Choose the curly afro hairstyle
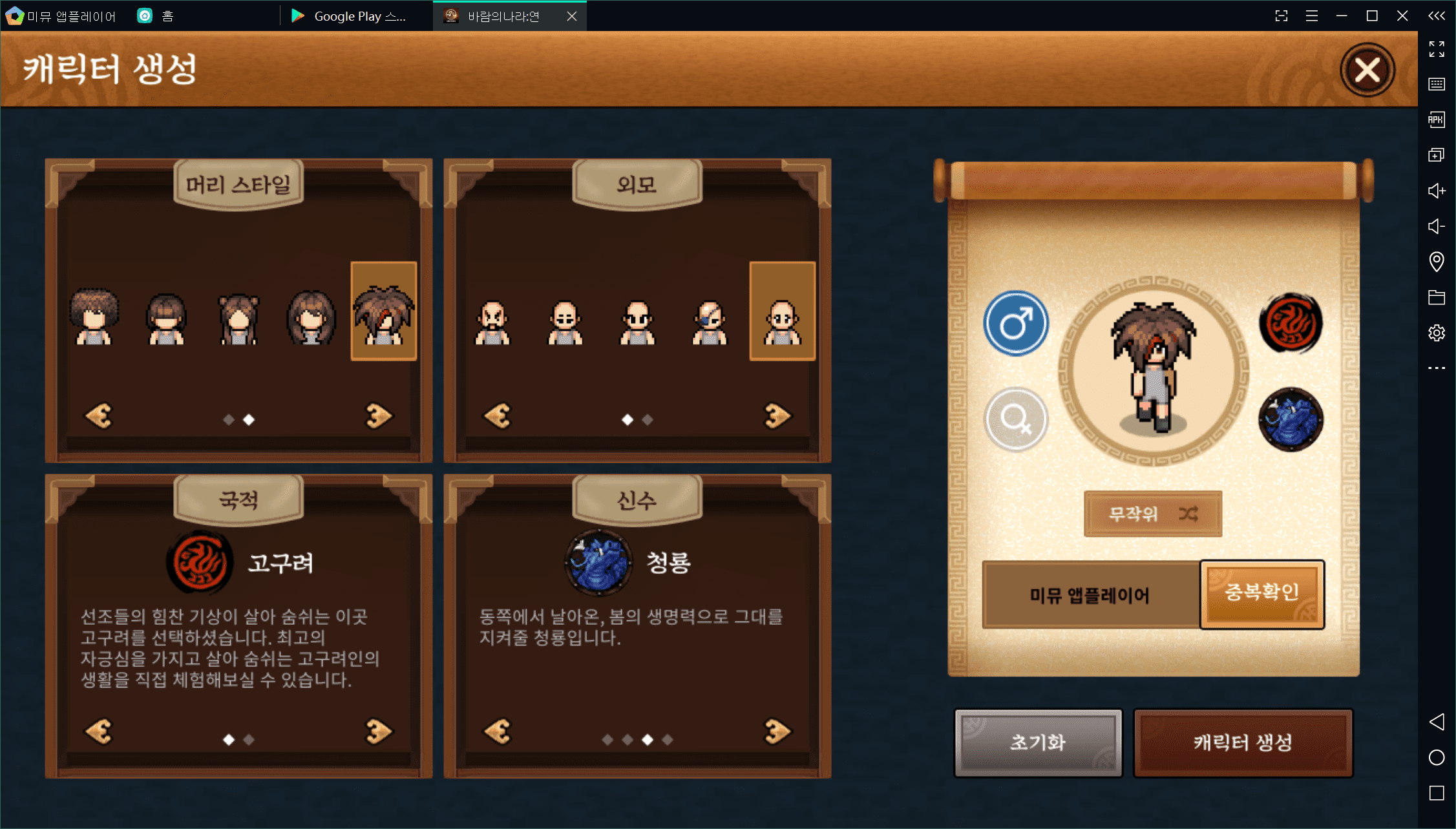 coord(94,317)
